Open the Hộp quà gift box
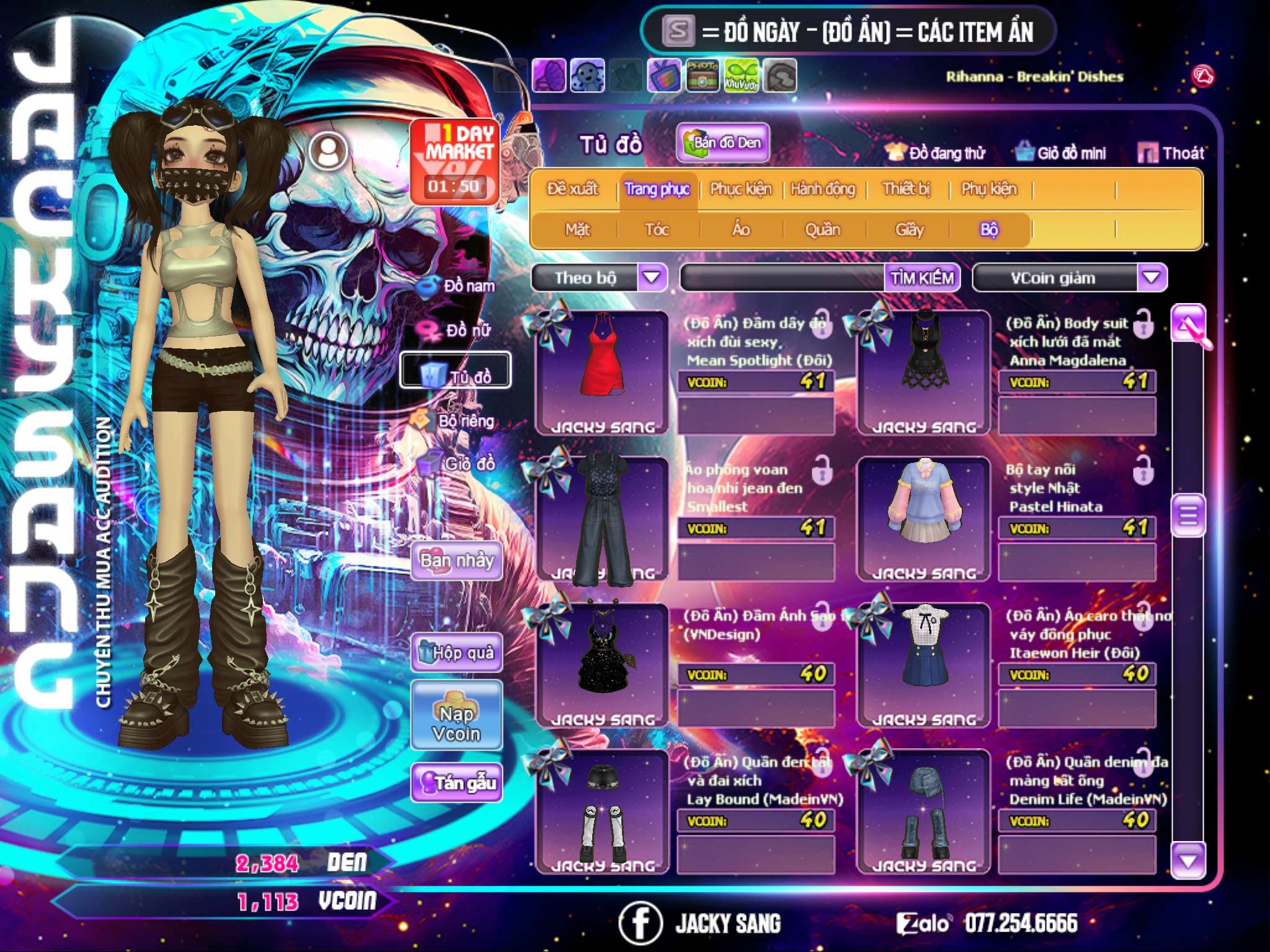The height and width of the screenshot is (952, 1270). tap(457, 652)
